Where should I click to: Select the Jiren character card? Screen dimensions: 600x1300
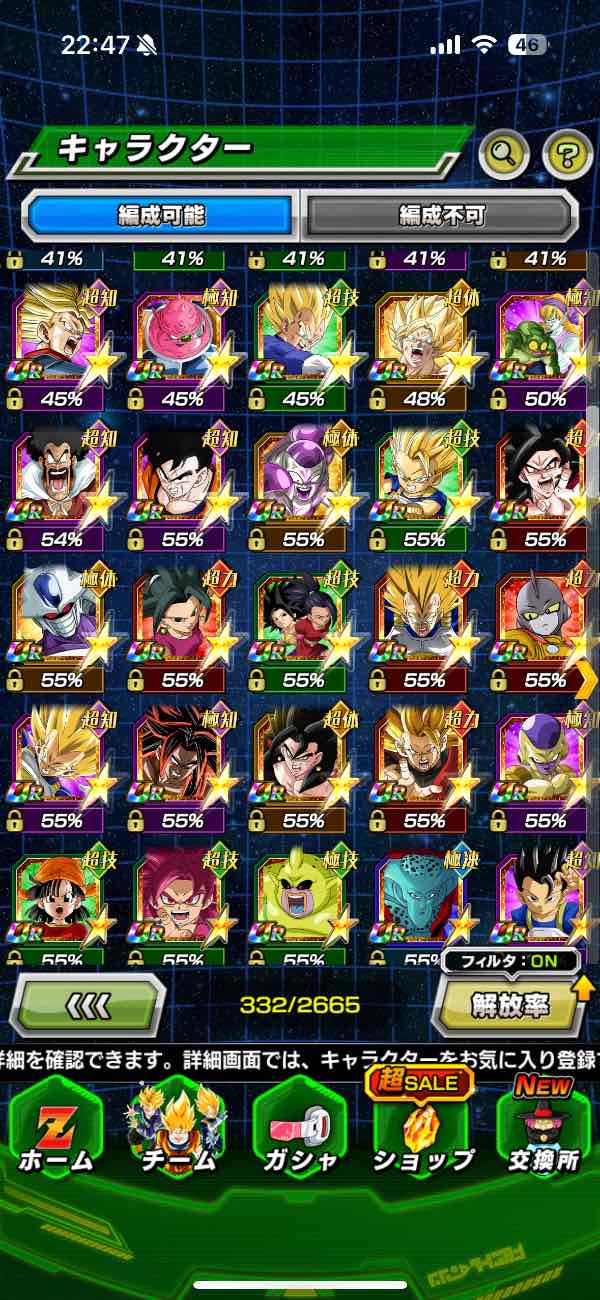[x=543, y=621]
